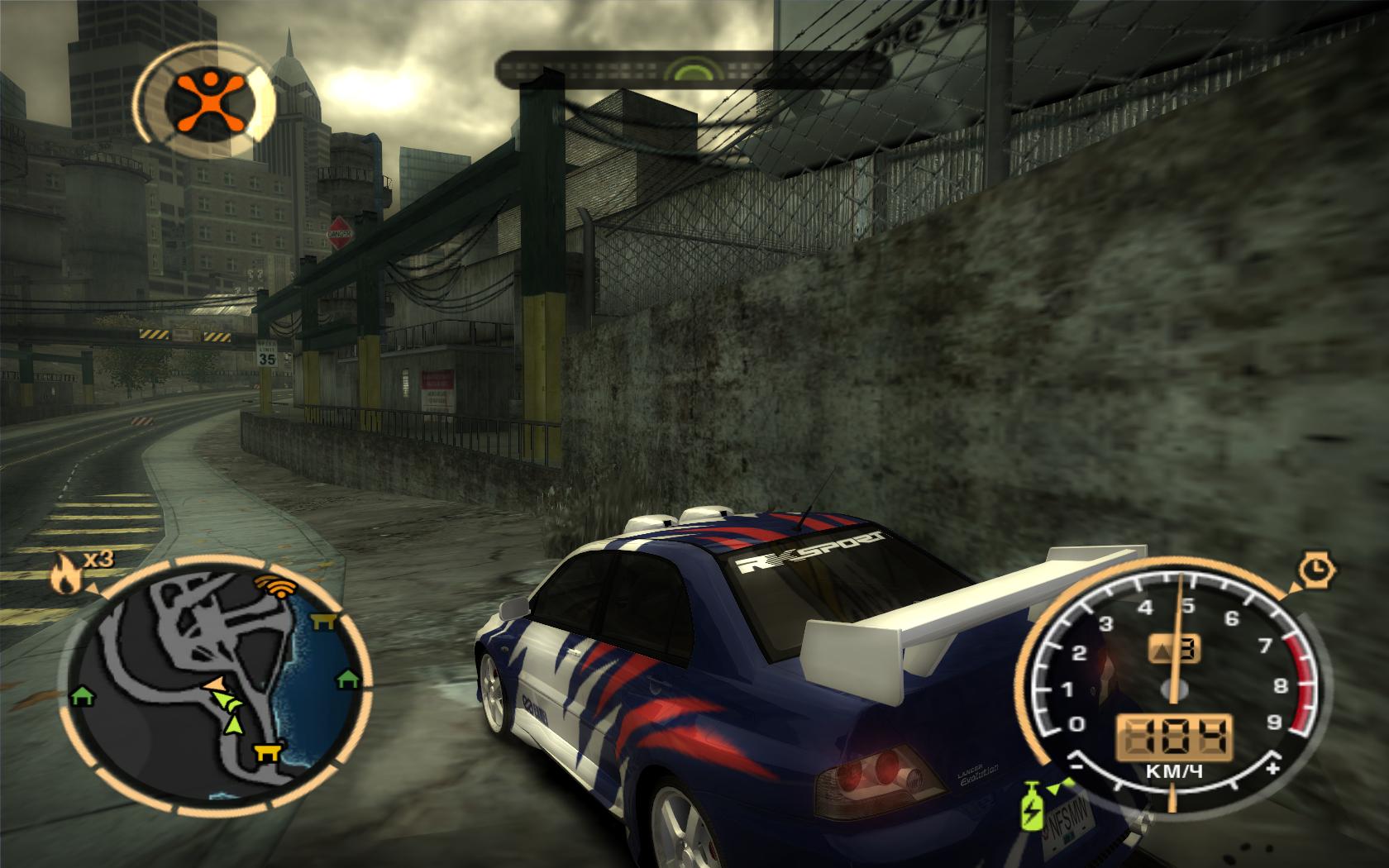
Task: Click the x3 heat multiplier label
Action: click(x=98, y=560)
